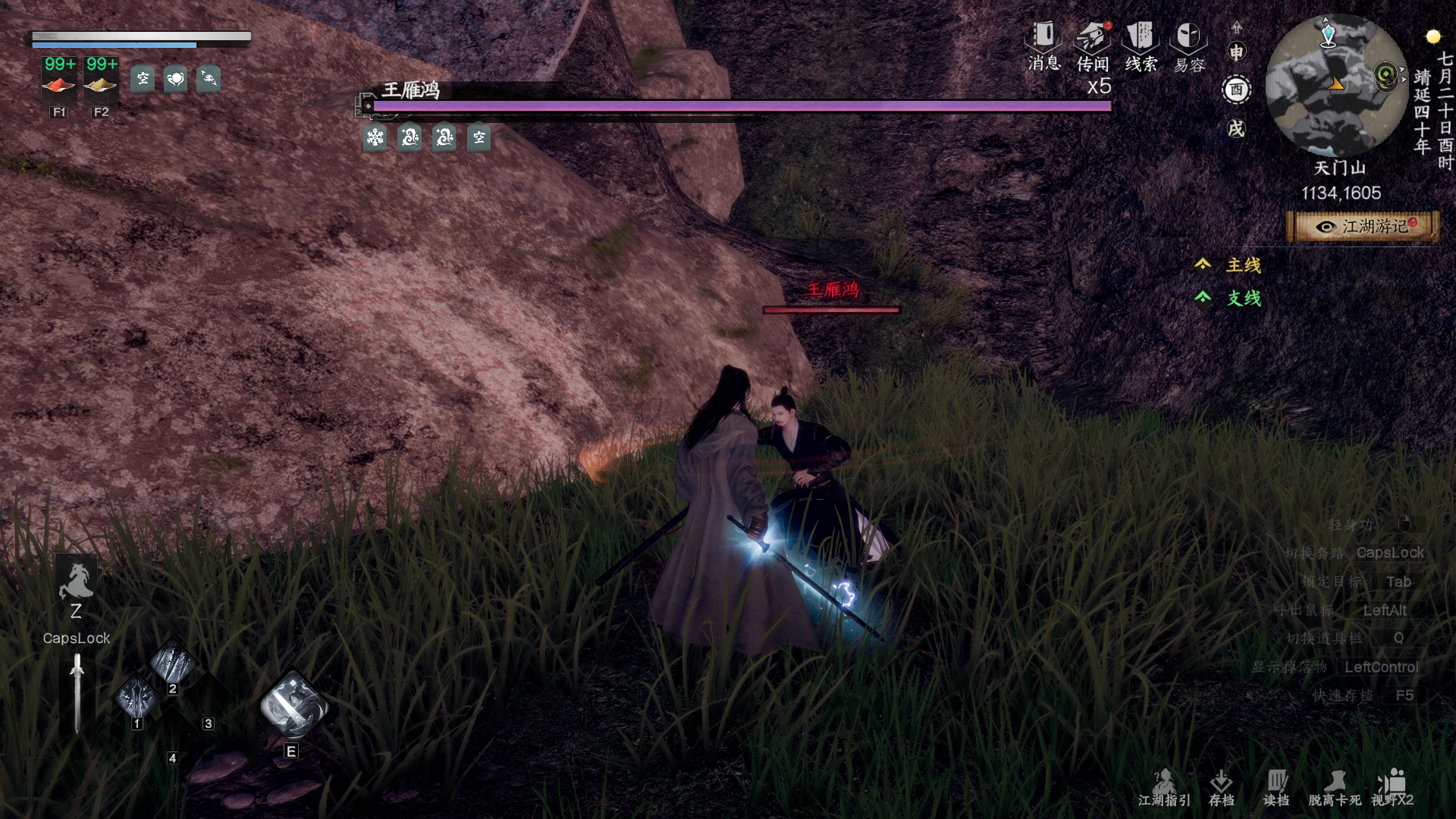Open the 消息 messages panel
1456x819 pixels.
[x=1043, y=45]
